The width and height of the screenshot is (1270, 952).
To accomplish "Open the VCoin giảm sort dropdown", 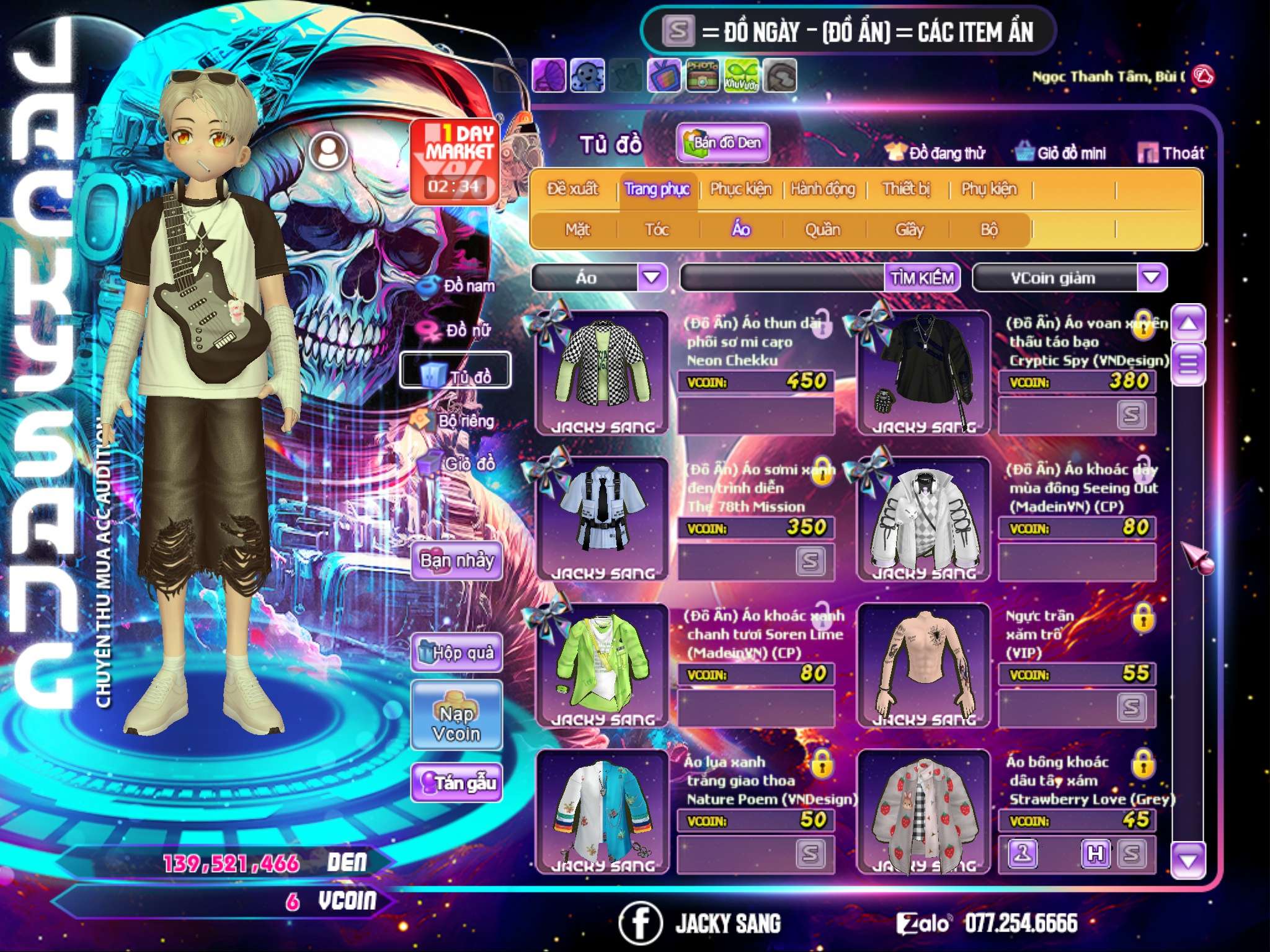I will click(1152, 277).
